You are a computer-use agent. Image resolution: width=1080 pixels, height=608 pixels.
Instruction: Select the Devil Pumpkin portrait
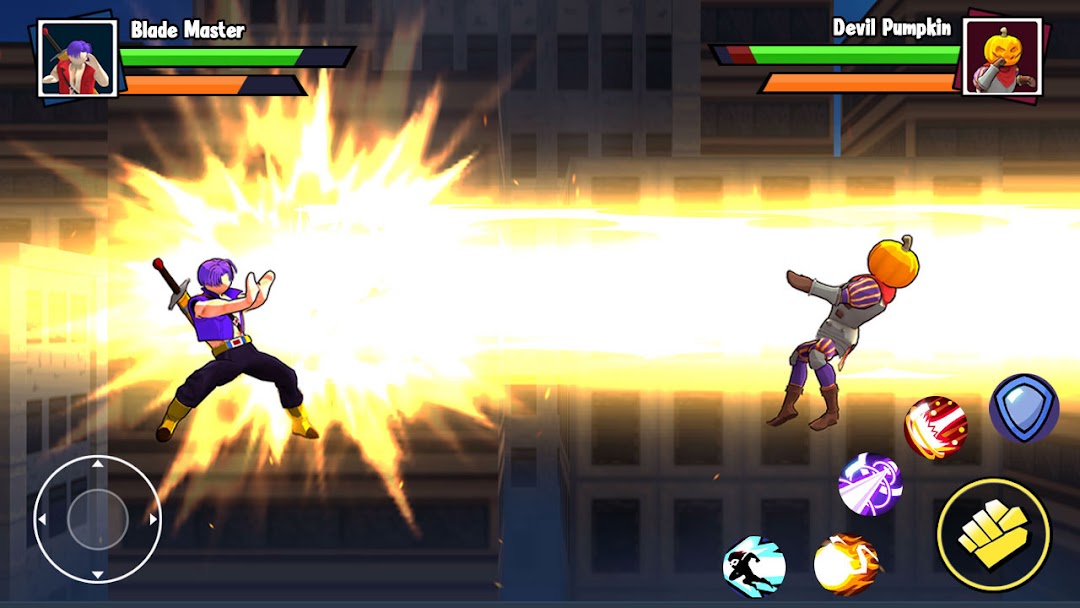tap(1003, 58)
